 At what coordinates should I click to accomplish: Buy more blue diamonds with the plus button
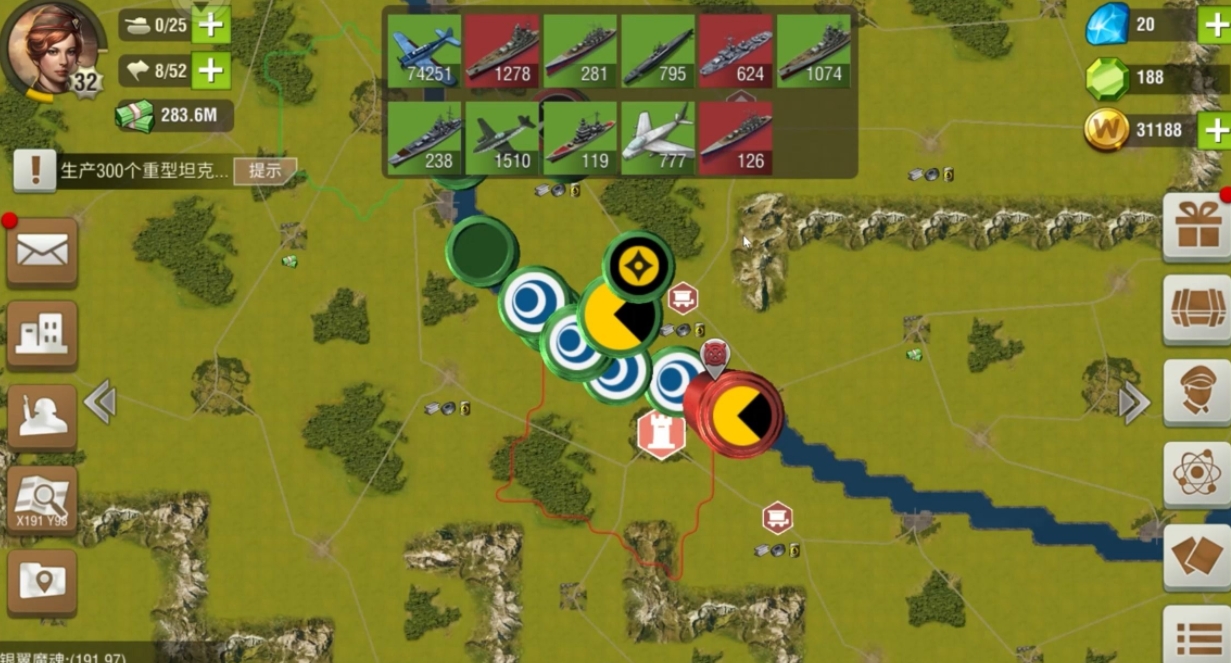click(1214, 25)
